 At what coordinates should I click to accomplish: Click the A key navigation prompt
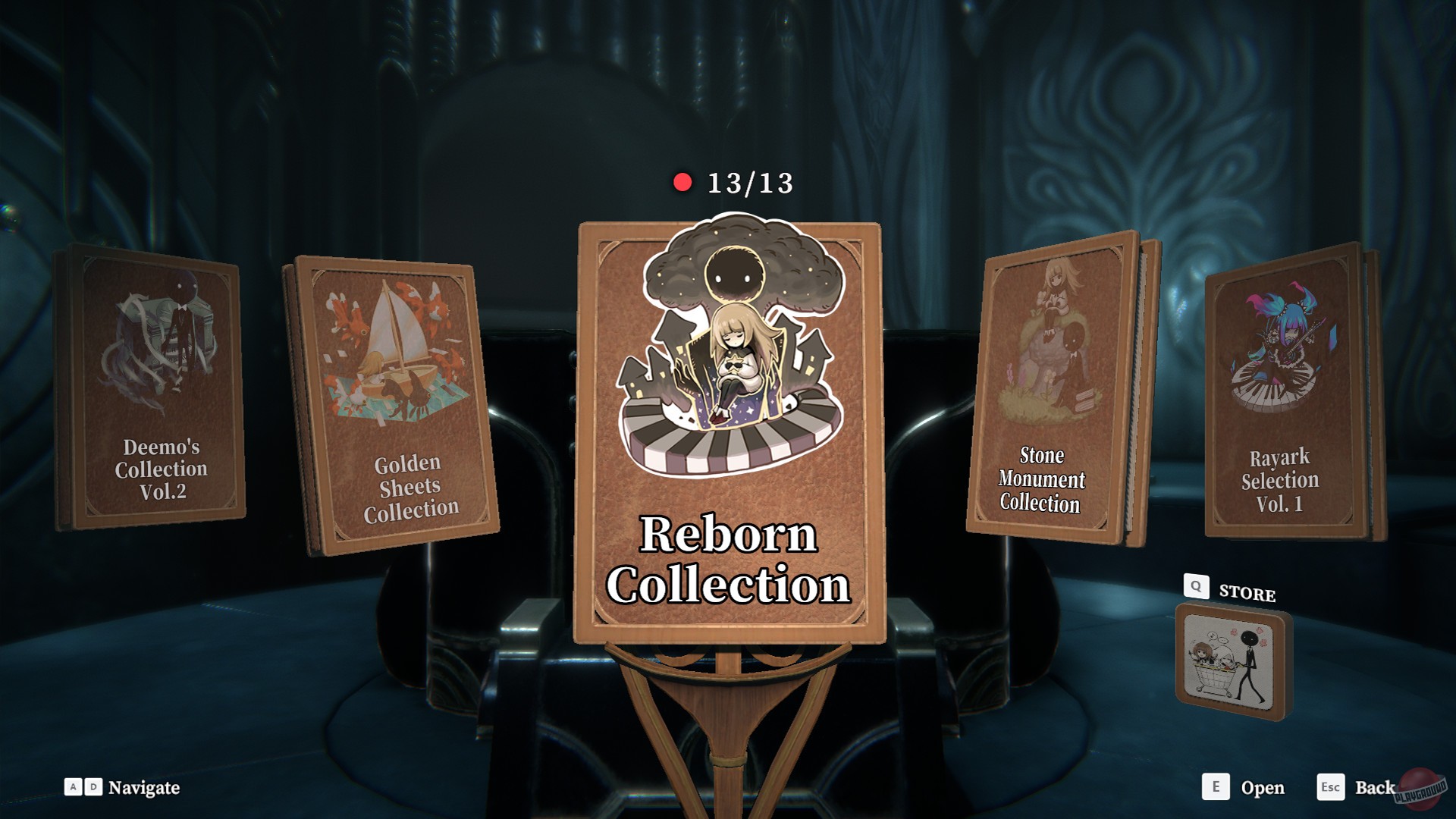(72, 789)
